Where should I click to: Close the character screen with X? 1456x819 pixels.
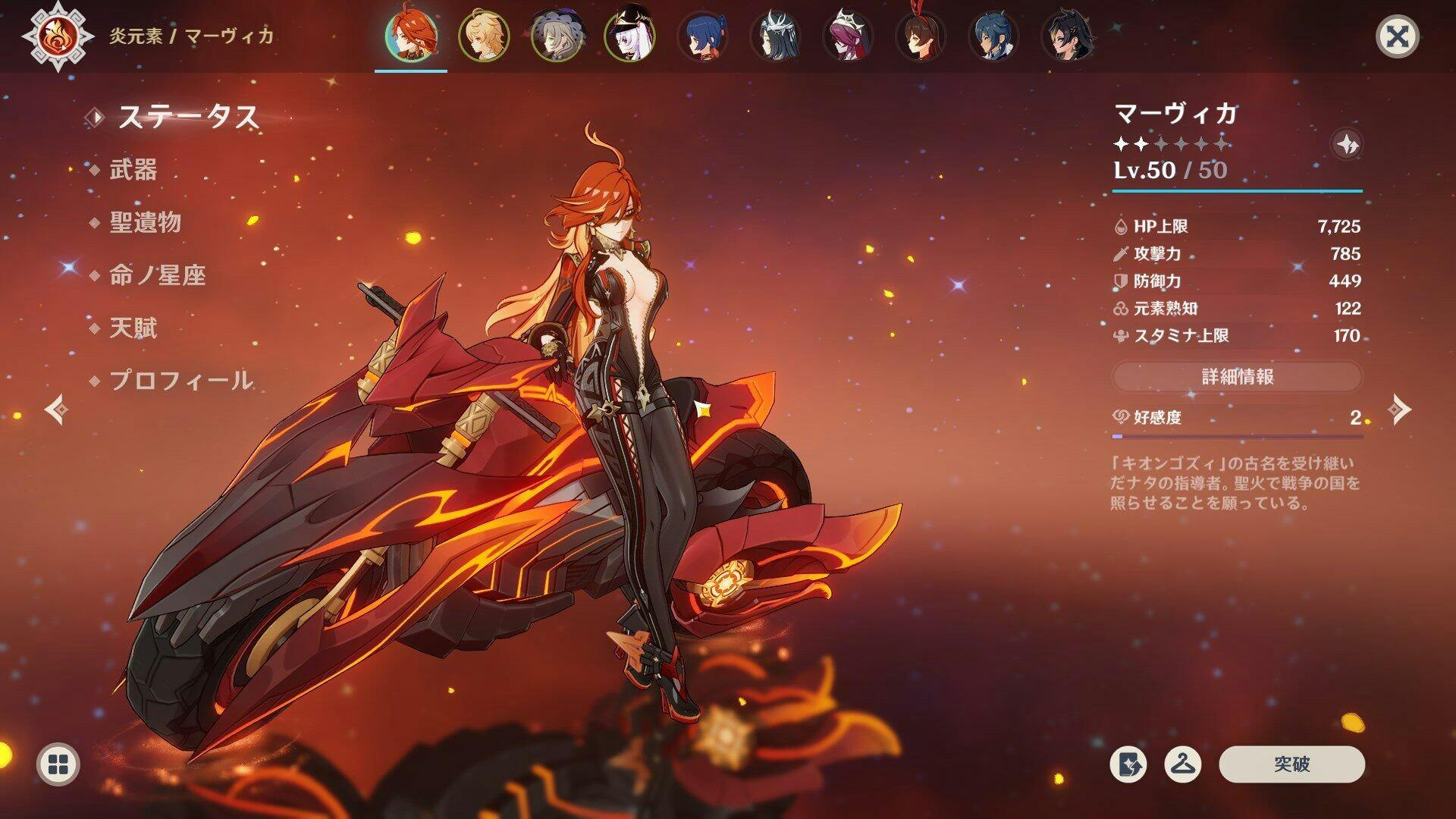click(1397, 36)
